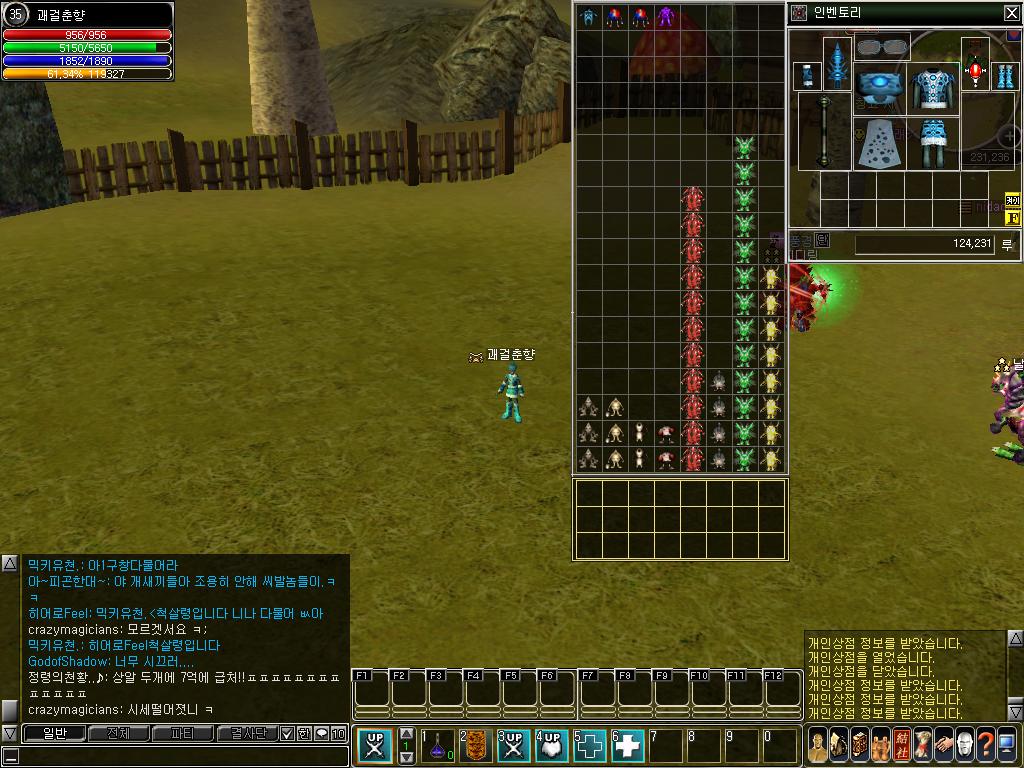The image size is (1024, 768).
Task: Select the equipped blue pants slot
Action: click(934, 143)
